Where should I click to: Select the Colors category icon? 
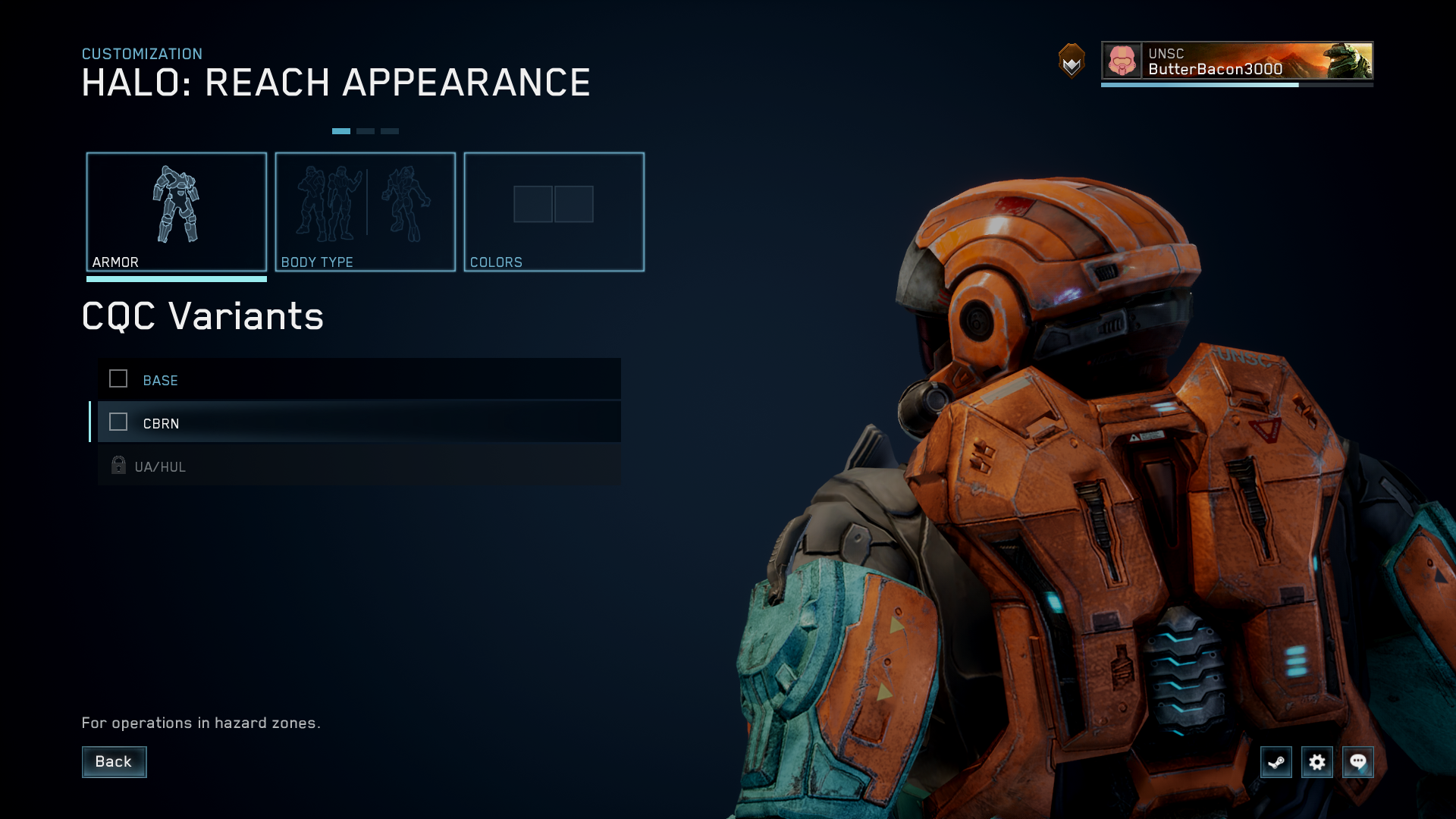coord(554,203)
